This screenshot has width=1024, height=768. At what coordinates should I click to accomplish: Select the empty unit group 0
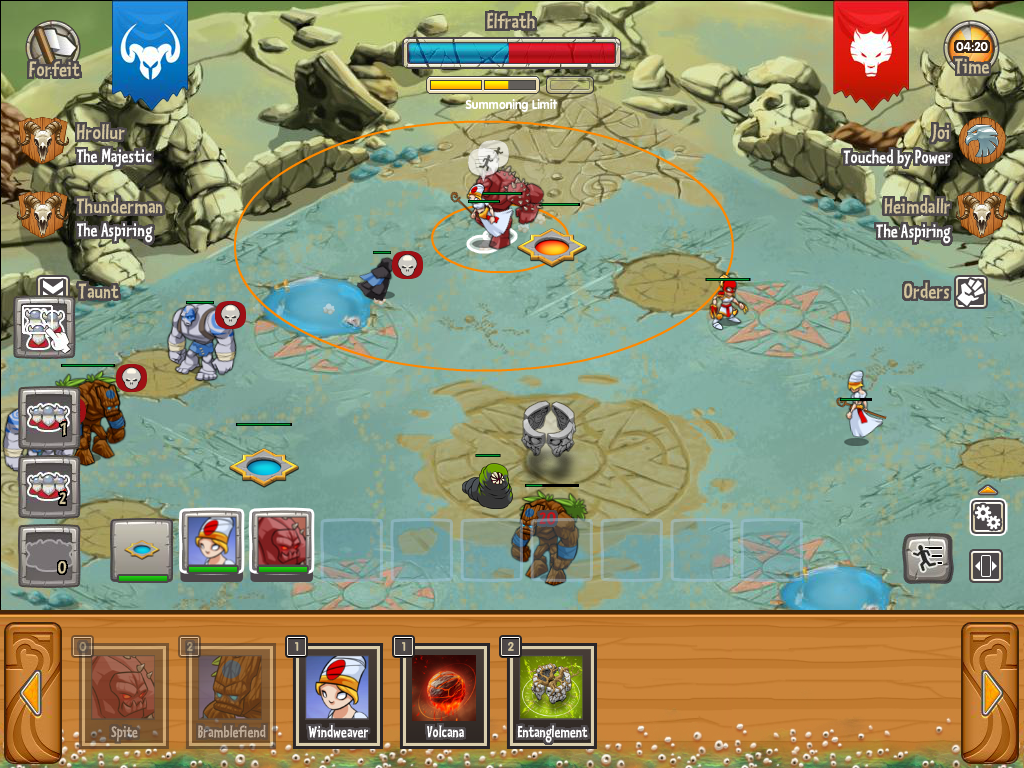49,554
